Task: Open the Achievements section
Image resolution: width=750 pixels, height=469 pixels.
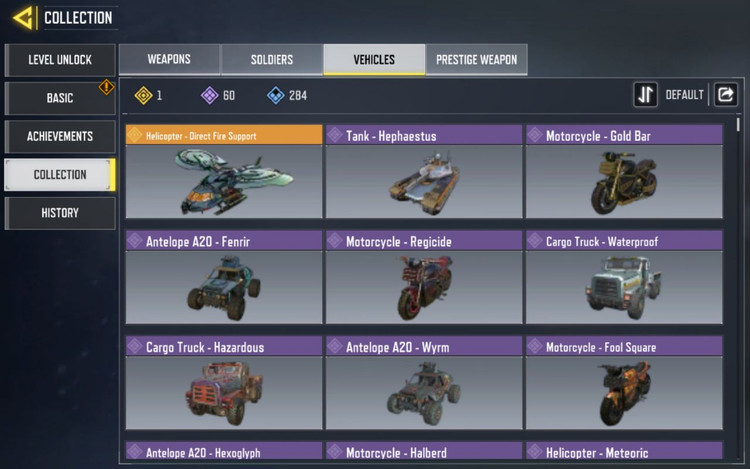Action: pyautogui.click(x=60, y=136)
